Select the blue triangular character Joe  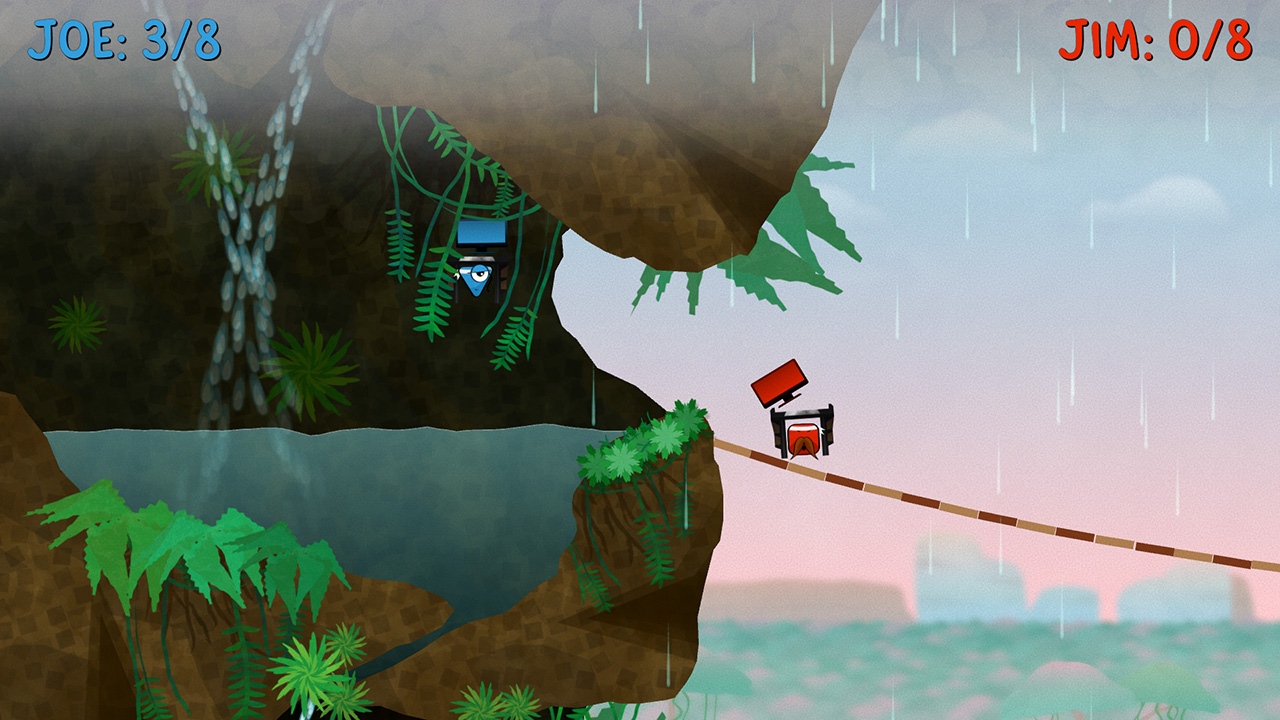[x=472, y=280]
